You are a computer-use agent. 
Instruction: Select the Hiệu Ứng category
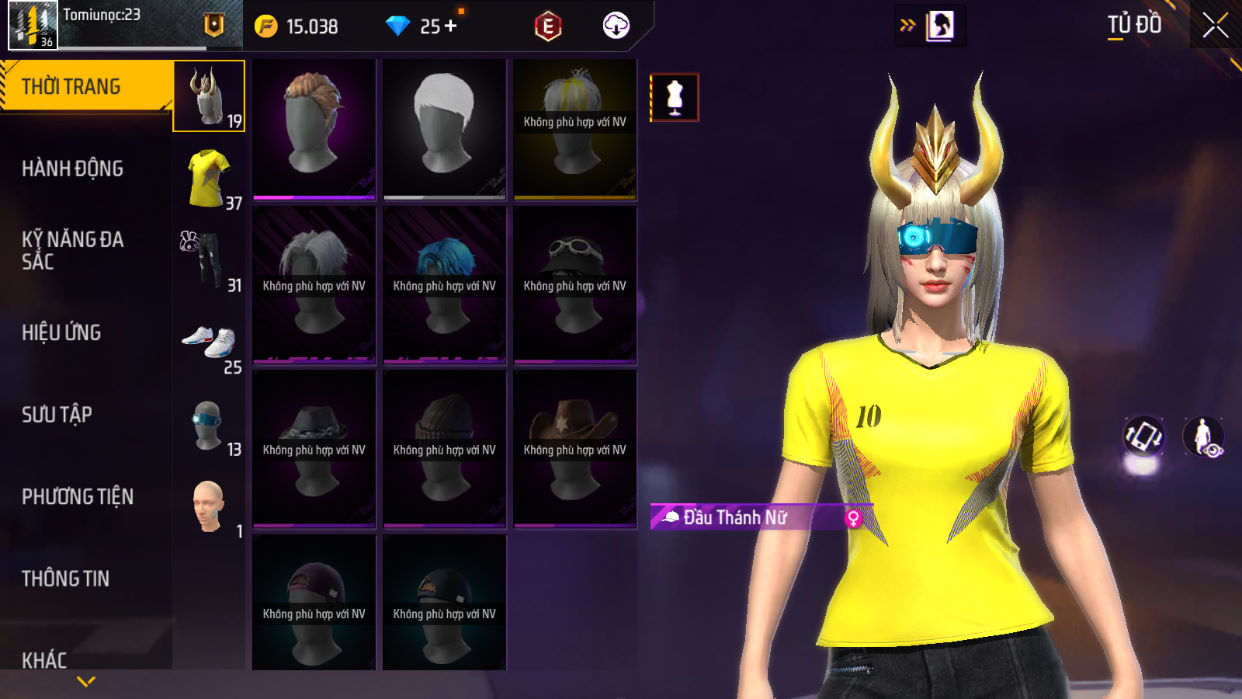(x=62, y=333)
